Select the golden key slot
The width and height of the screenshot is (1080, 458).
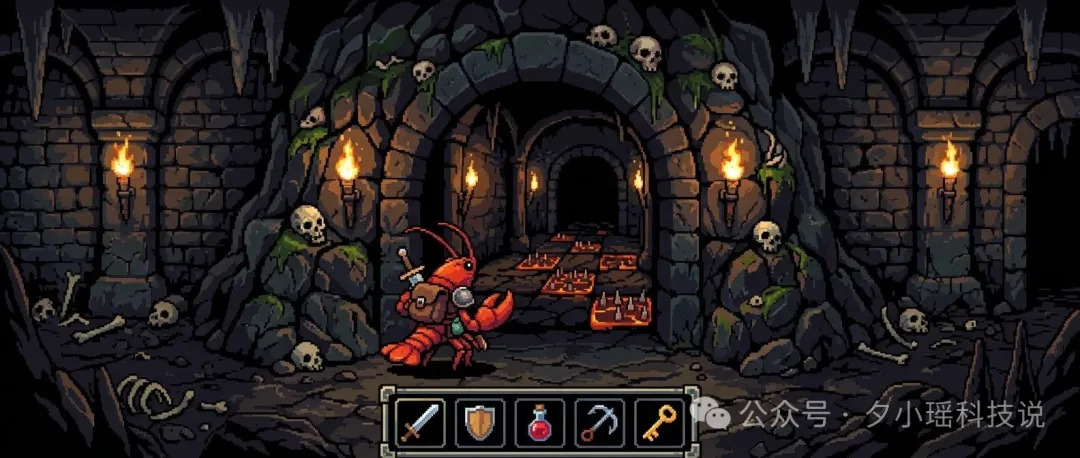(x=659, y=421)
